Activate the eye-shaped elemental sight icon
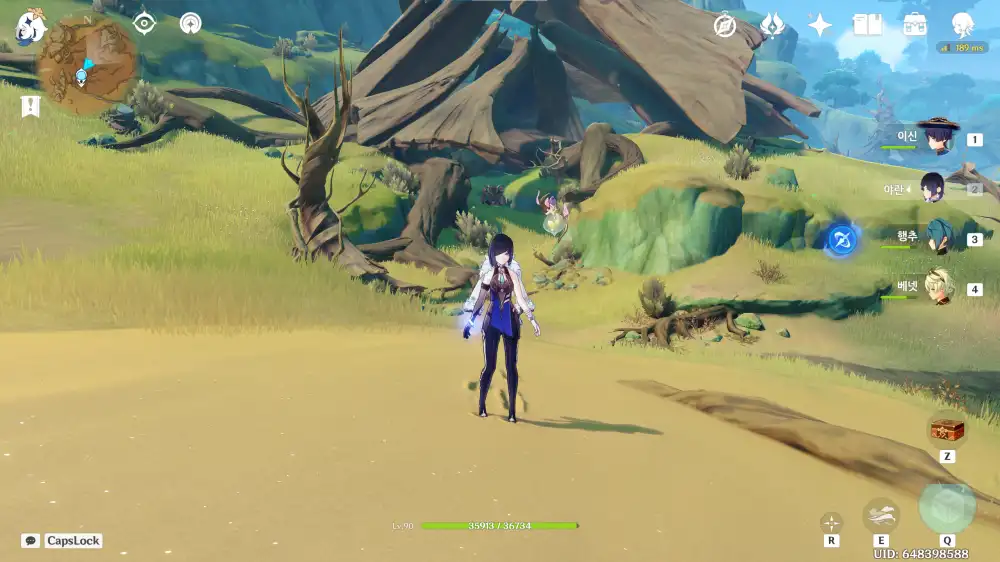Viewport: 1000px width, 562px height. pyautogui.click(x=145, y=23)
